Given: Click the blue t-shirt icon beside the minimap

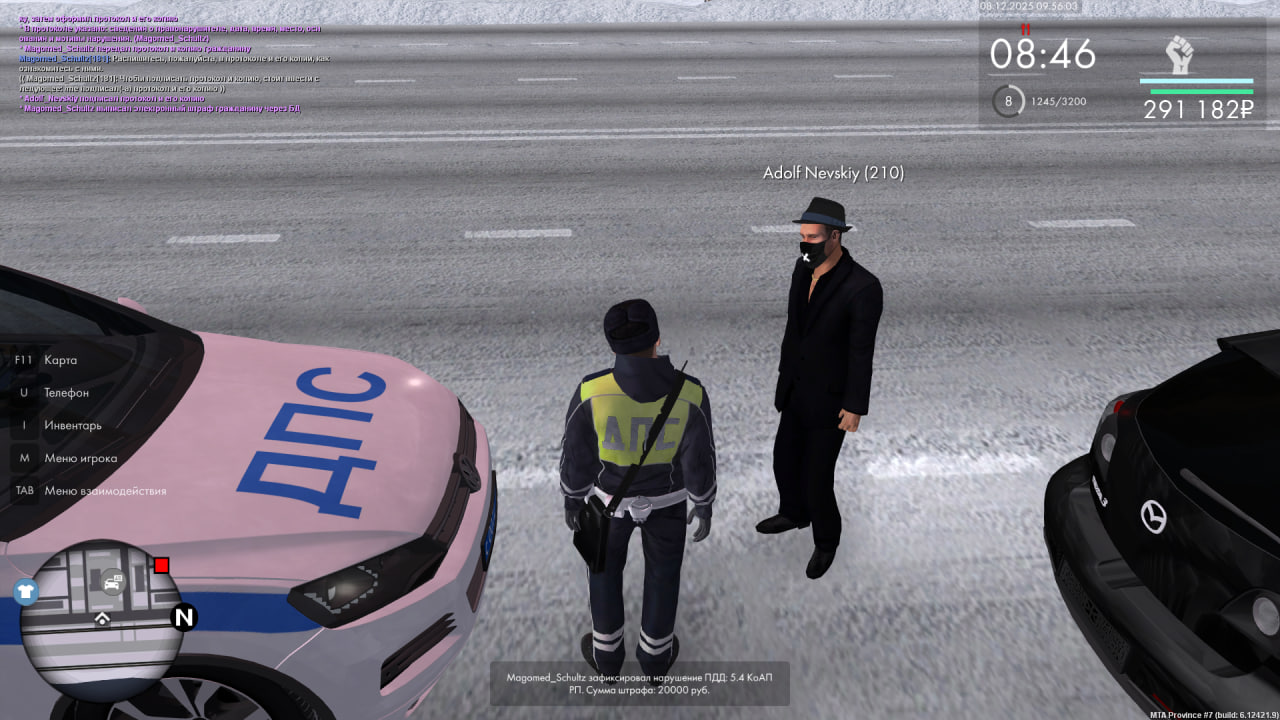Looking at the screenshot, I should (25, 591).
